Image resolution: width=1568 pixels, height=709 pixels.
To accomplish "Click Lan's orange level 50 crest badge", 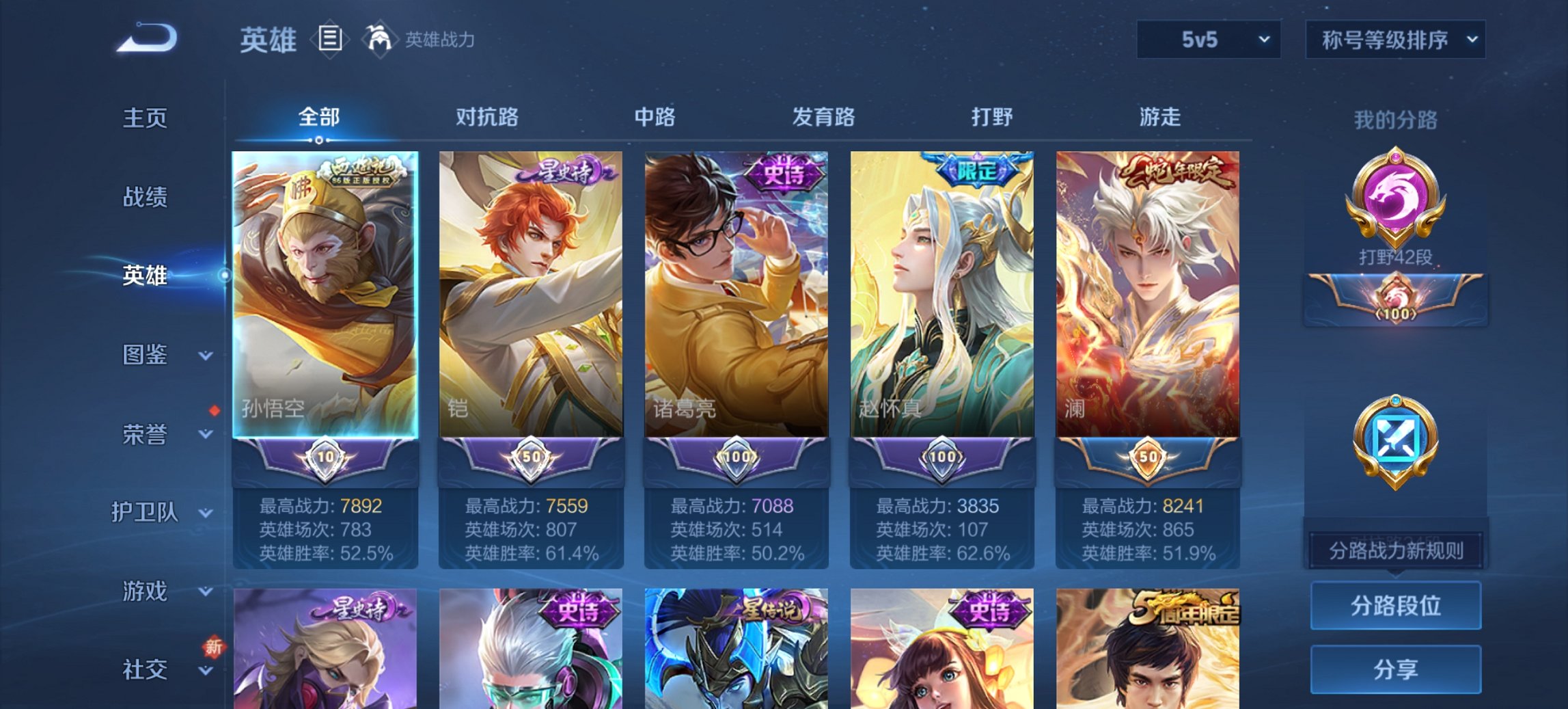I will pyautogui.click(x=1147, y=455).
